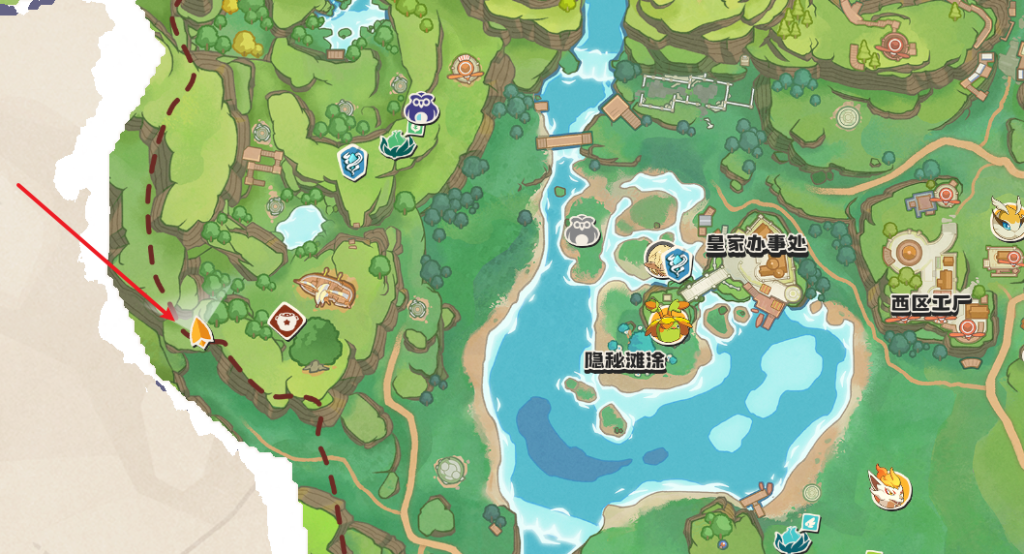The image size is (1024, 554).
Task: Select the teal lotus marker beside the purple owl
Action: point(397,145)
